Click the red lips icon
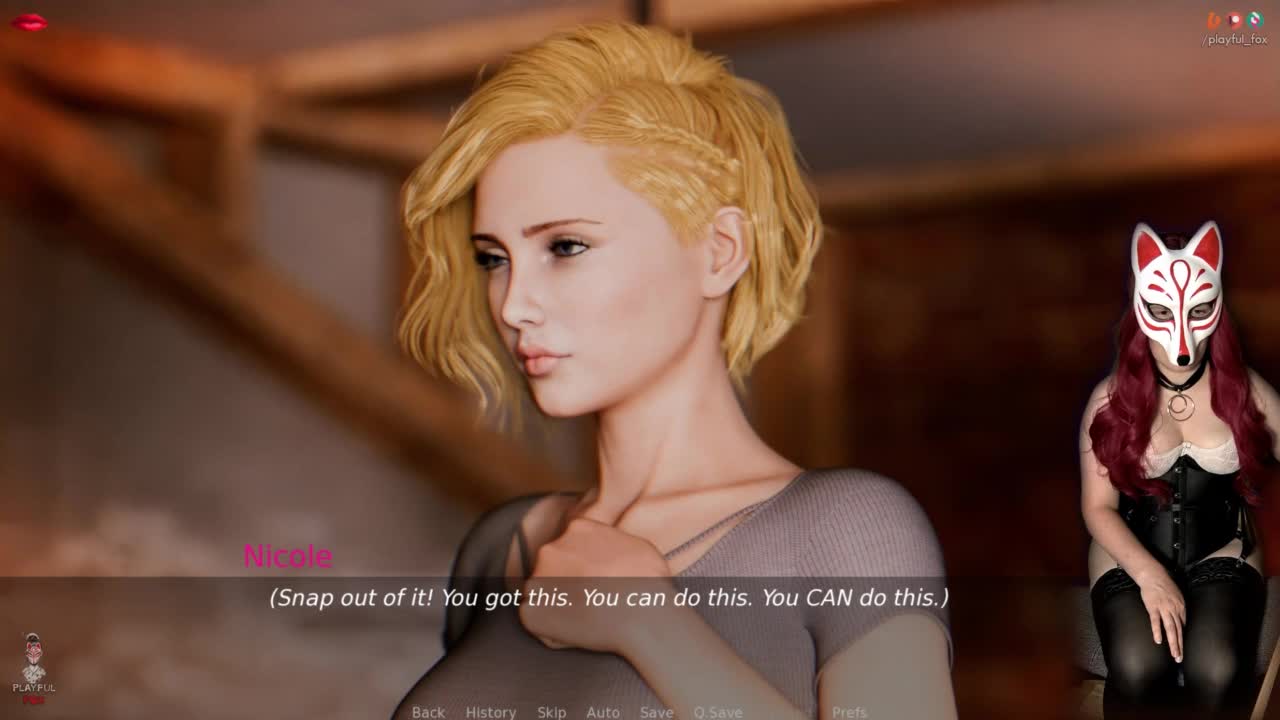1280x720 pixels. point(29,22)
